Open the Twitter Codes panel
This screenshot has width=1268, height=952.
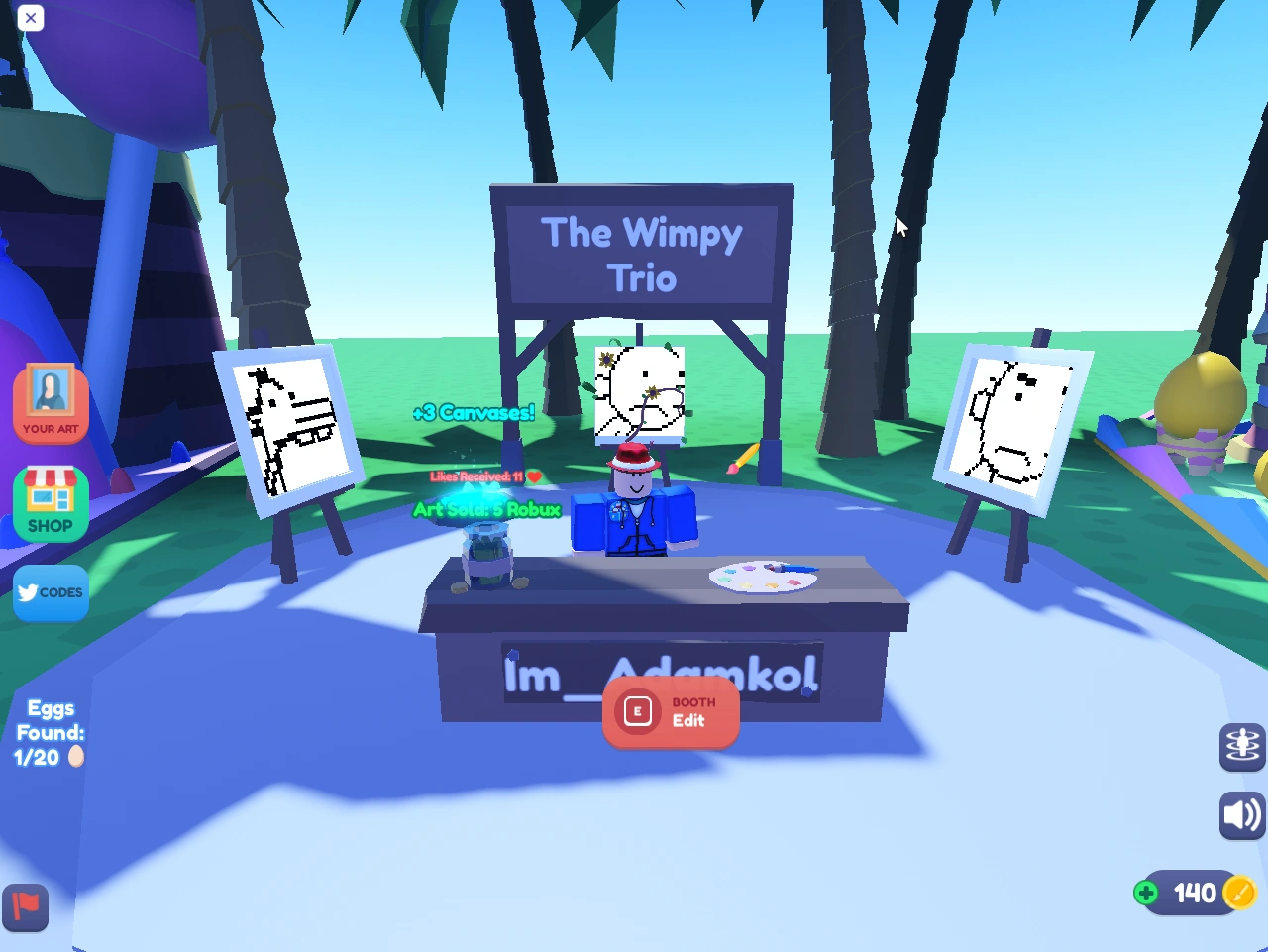coord(51,592)
